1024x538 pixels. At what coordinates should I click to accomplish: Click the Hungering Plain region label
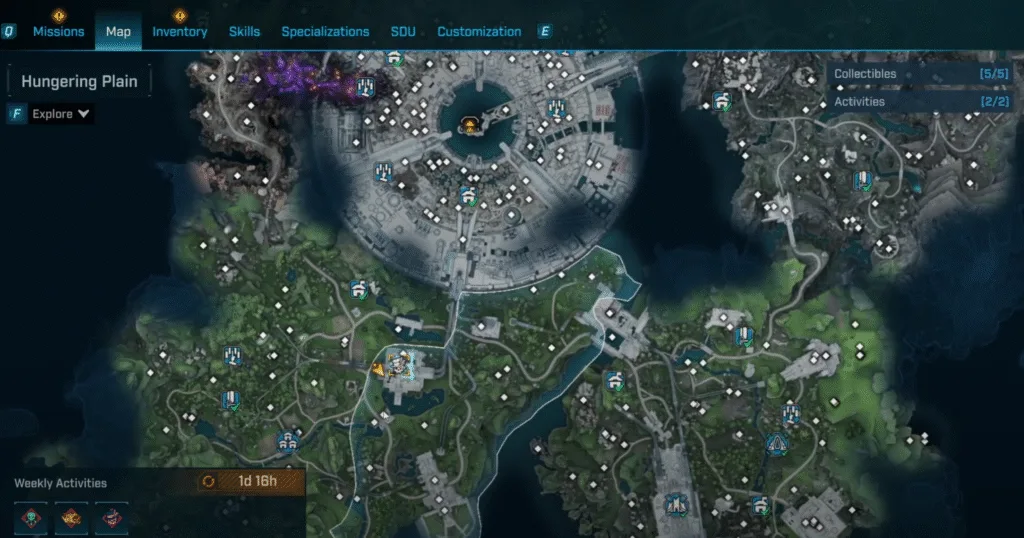coord(79,82)
